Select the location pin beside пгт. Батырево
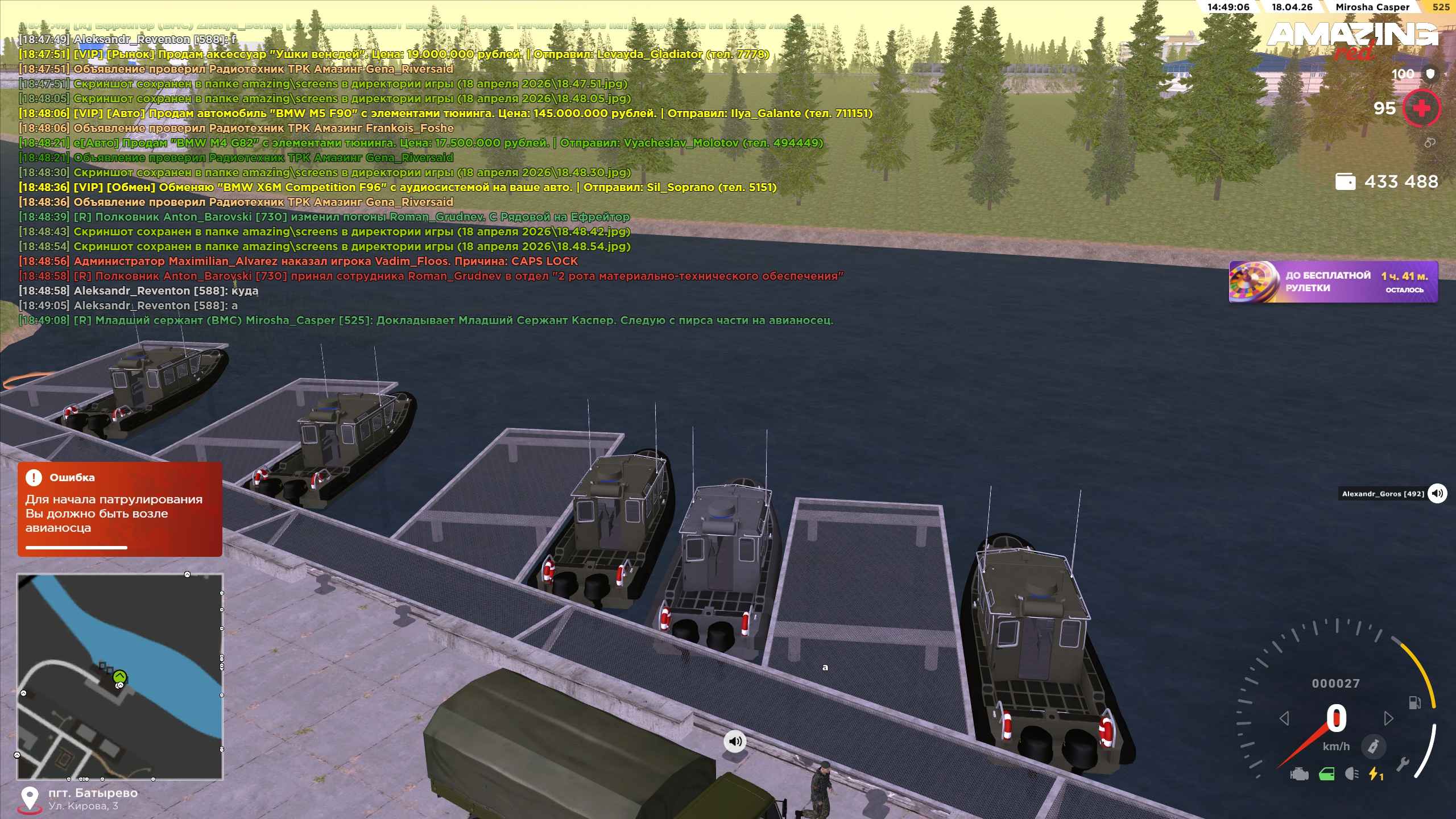The height and width of the screenshot is (819, 1456). pyautogui.click(x=29, y=799)
